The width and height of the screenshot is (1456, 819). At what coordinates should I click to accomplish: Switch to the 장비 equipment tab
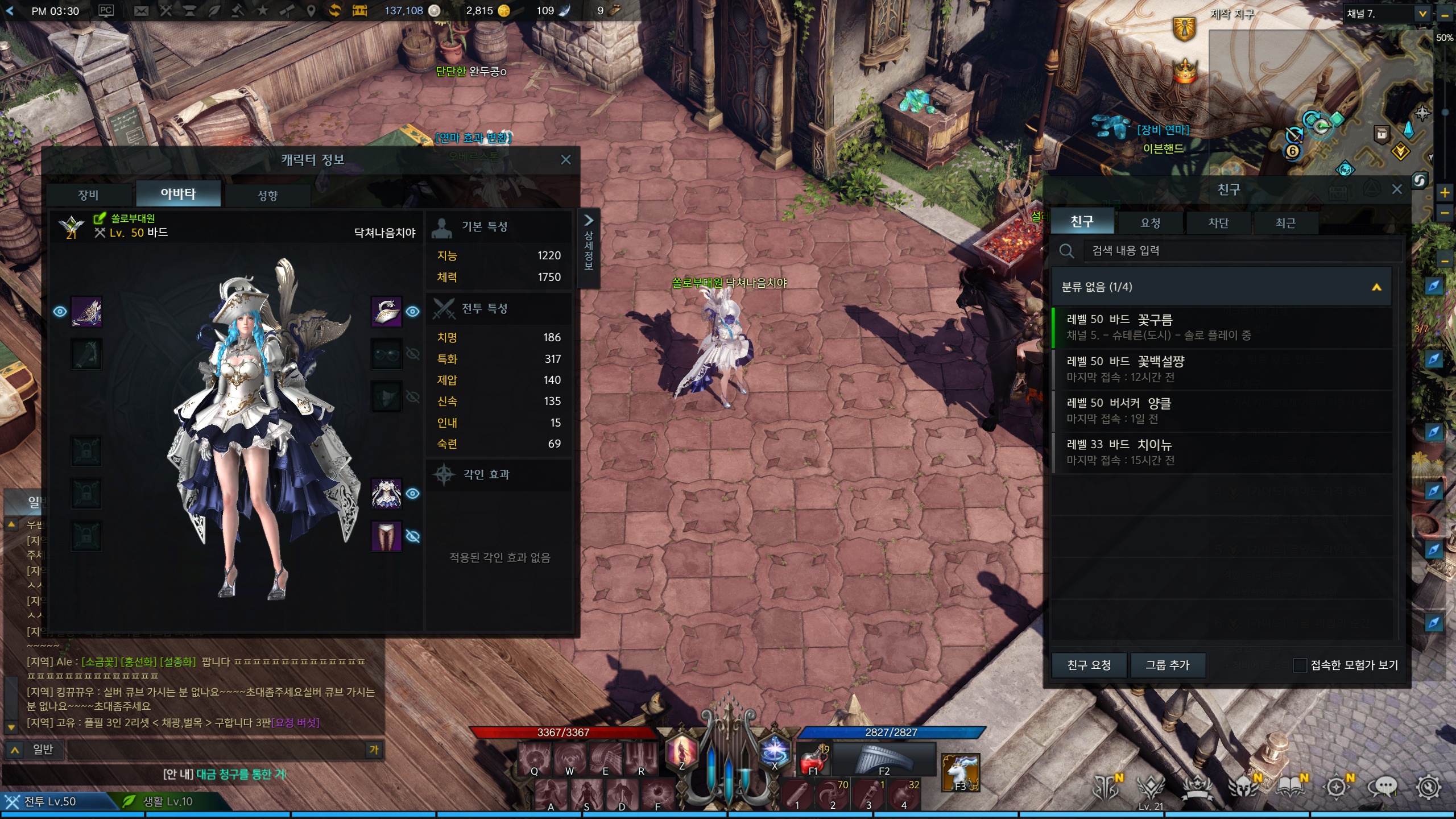click(x=89, y=195)
